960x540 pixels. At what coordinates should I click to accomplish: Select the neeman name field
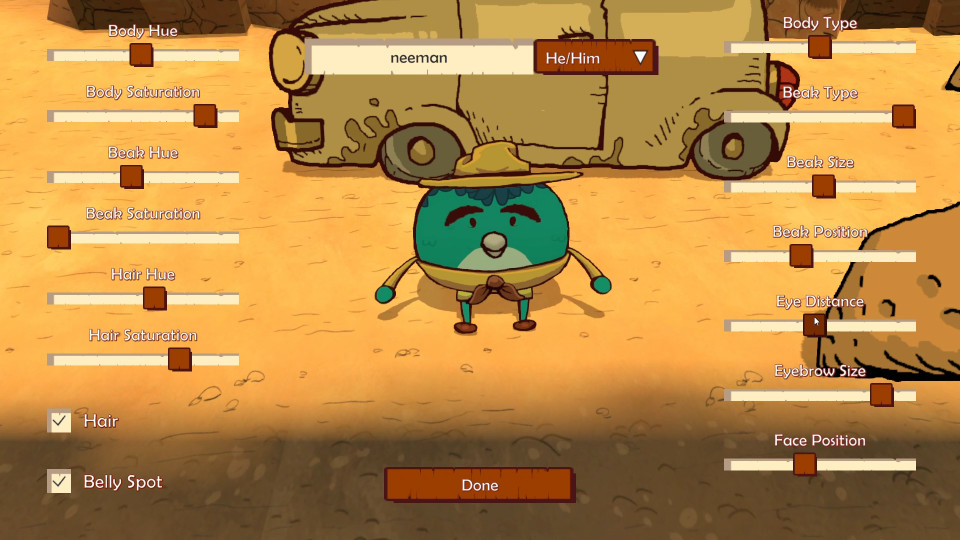420,58
